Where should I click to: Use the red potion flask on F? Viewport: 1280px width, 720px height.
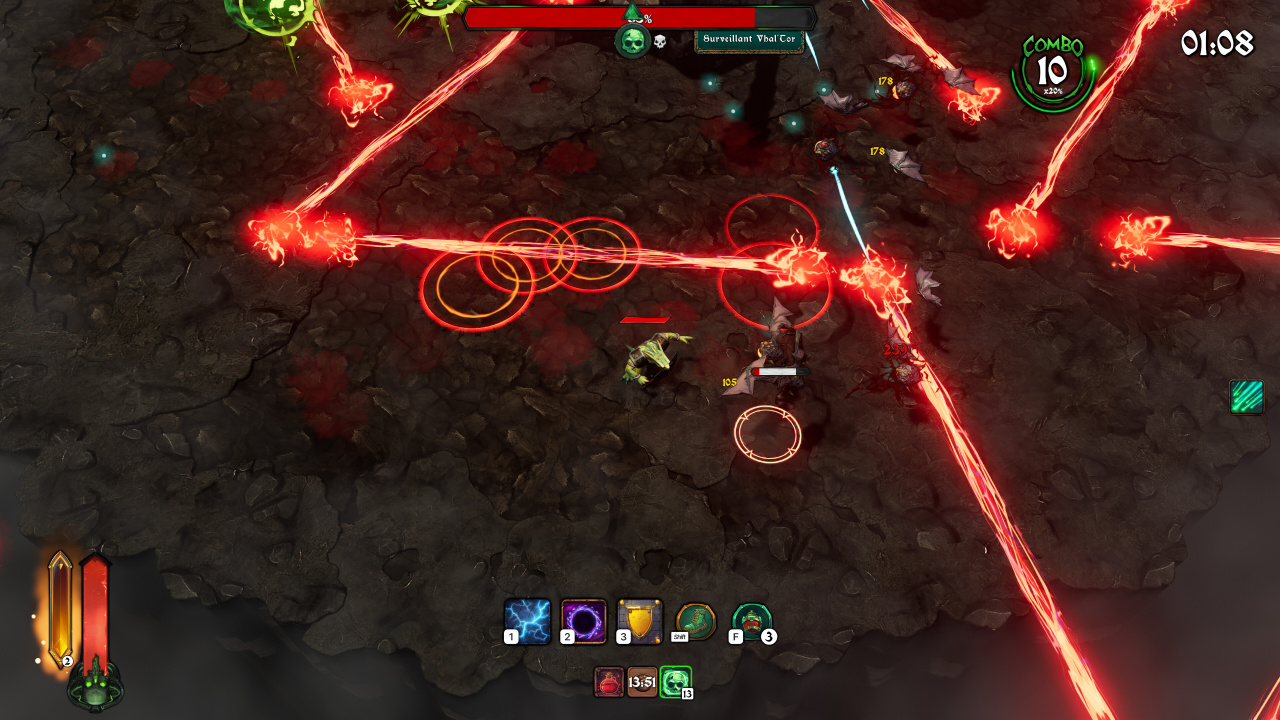tap(752, 620)
